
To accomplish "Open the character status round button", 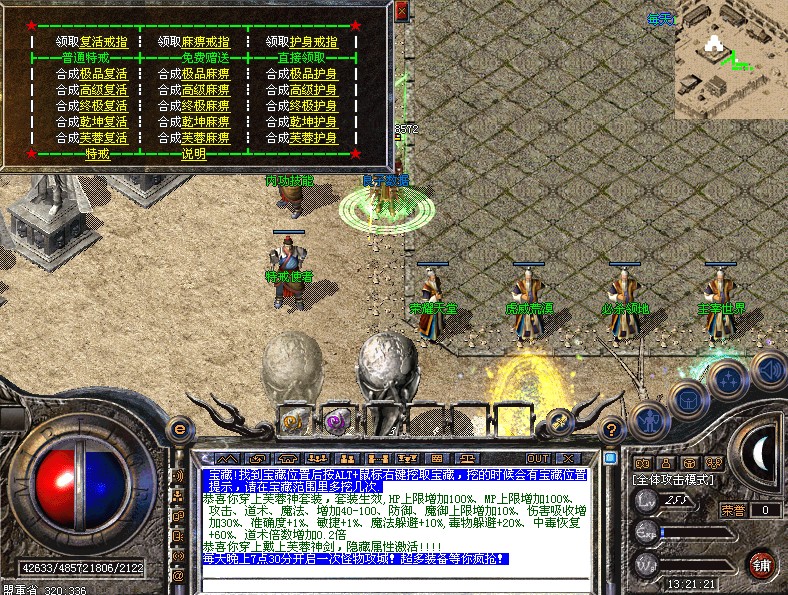I will (651, 419).
